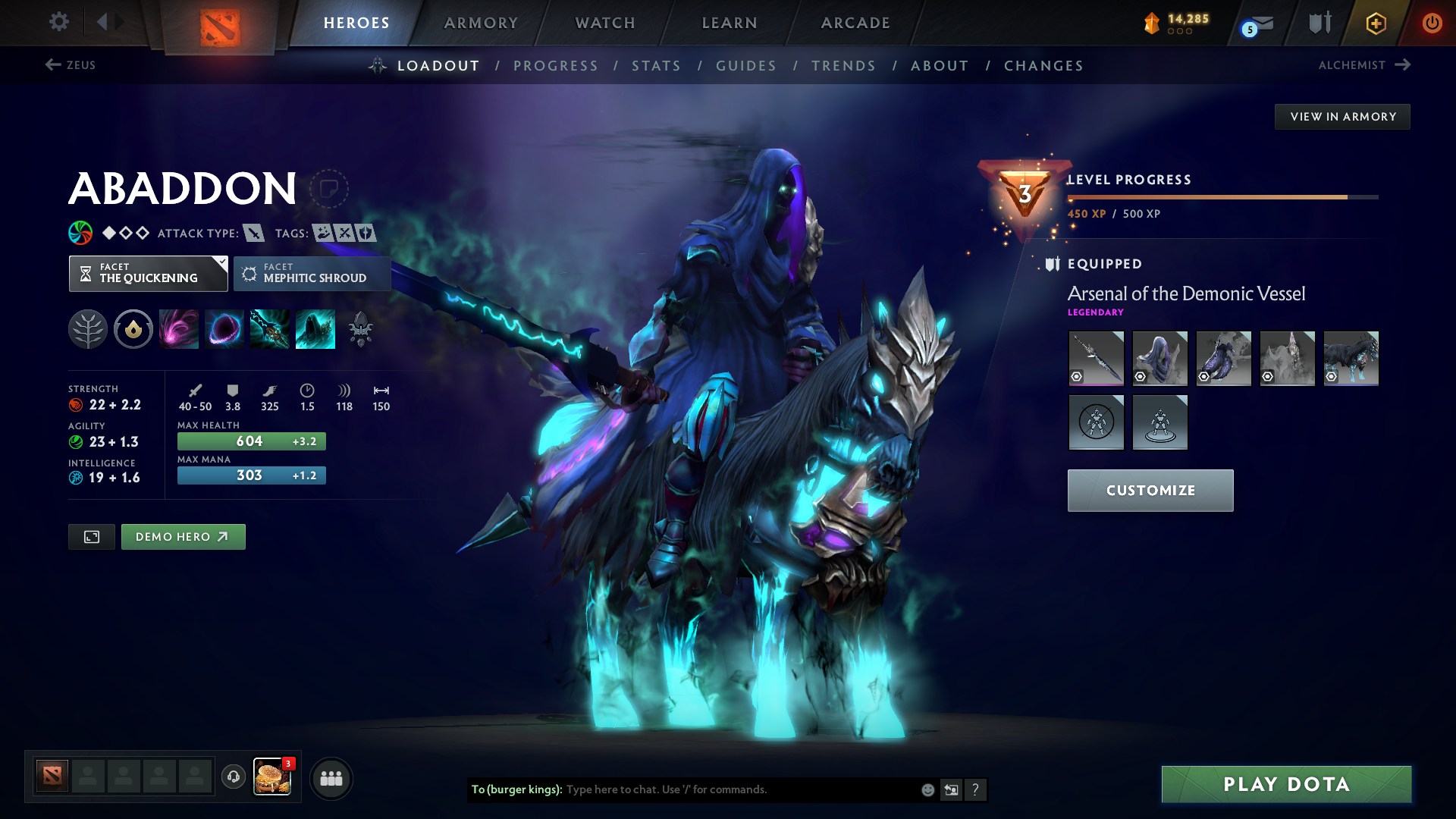
Task: Click the right arrow to view Alchemist
Action: tap(1404, 65)
